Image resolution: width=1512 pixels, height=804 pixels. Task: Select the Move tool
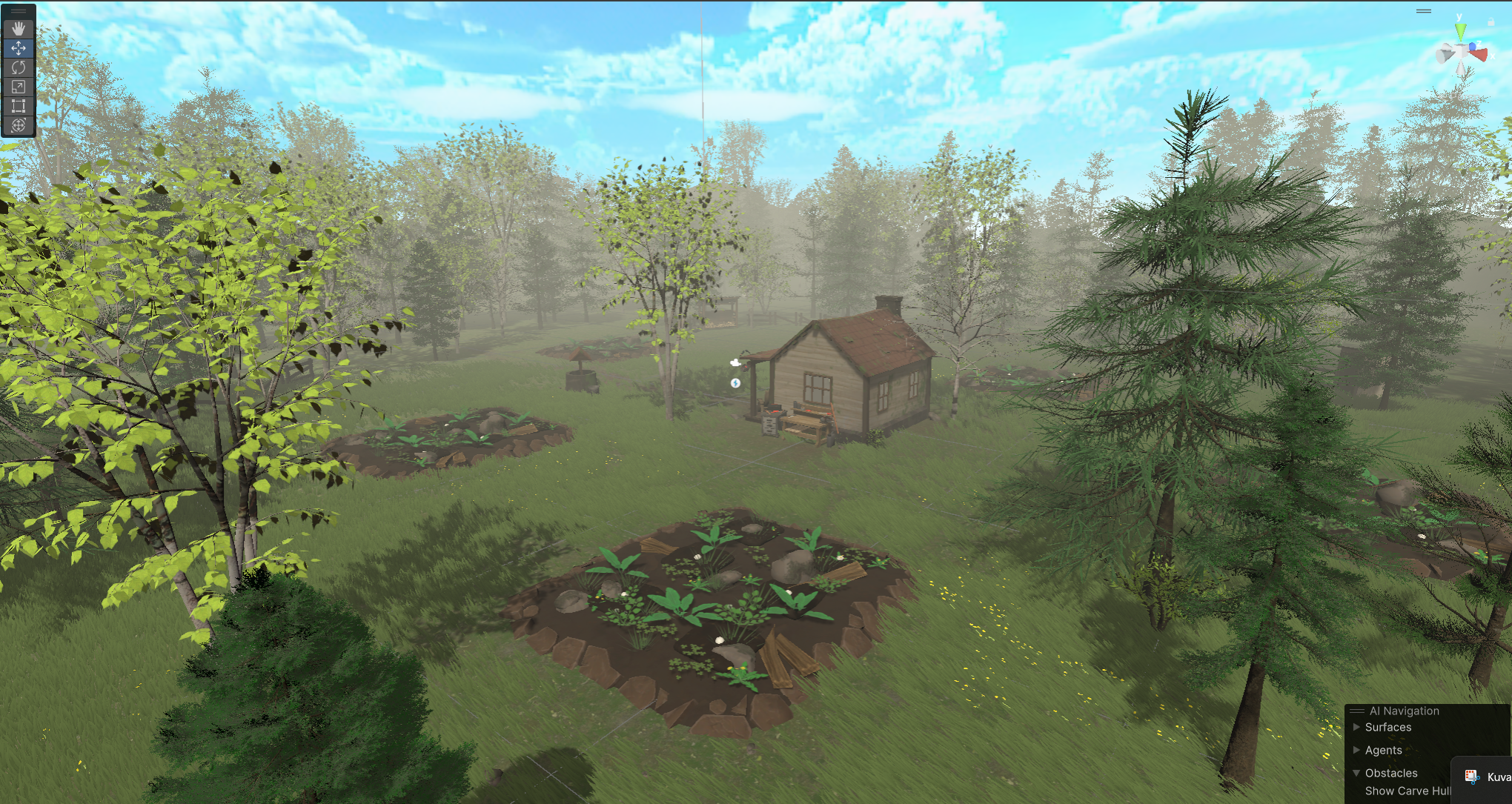(19, 48)
